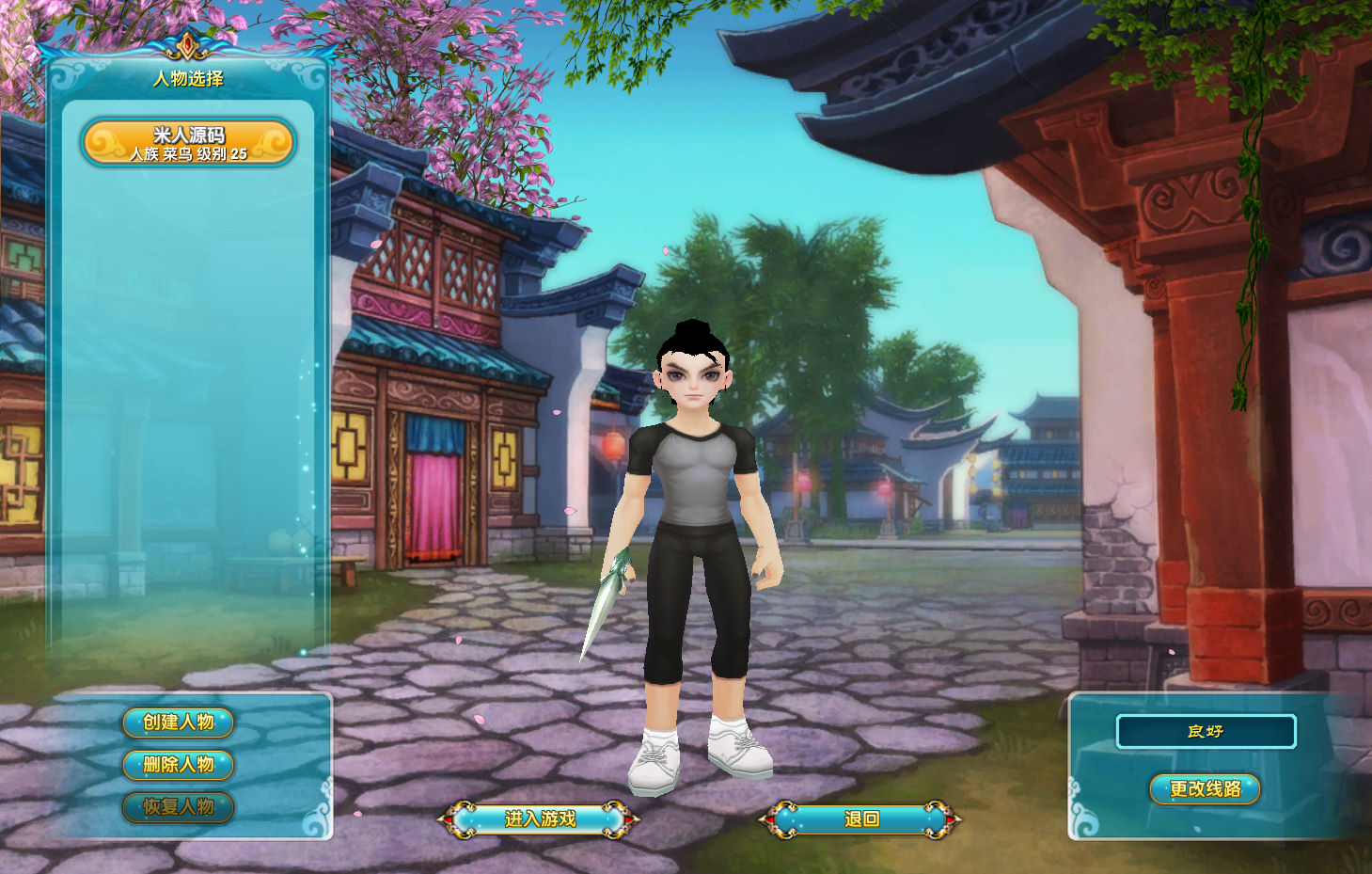The image size is (1372, 874).
Task: Click the 良好 line status box
Action: 1206,731
